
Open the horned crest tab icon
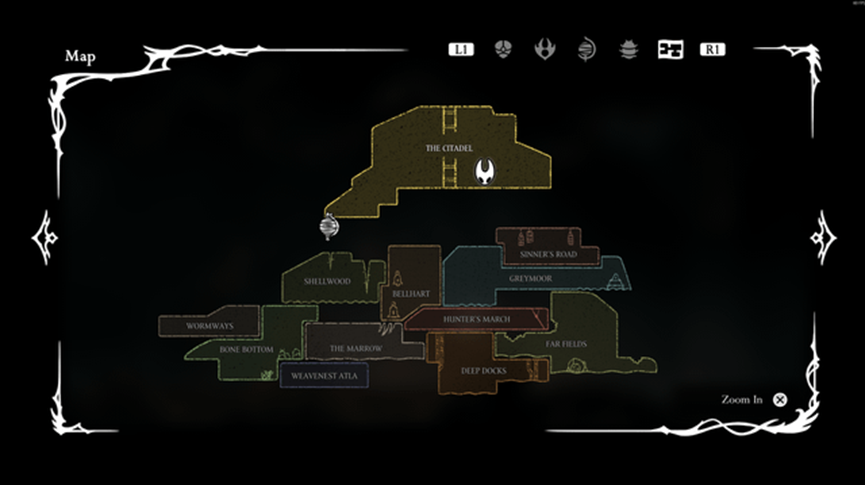(545, 49)
